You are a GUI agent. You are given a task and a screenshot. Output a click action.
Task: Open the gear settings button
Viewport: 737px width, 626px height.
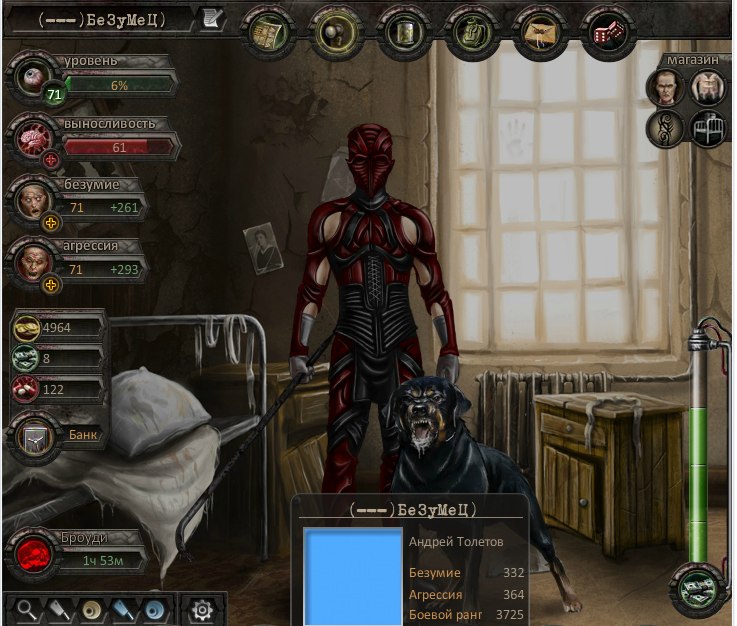(202, 609)
